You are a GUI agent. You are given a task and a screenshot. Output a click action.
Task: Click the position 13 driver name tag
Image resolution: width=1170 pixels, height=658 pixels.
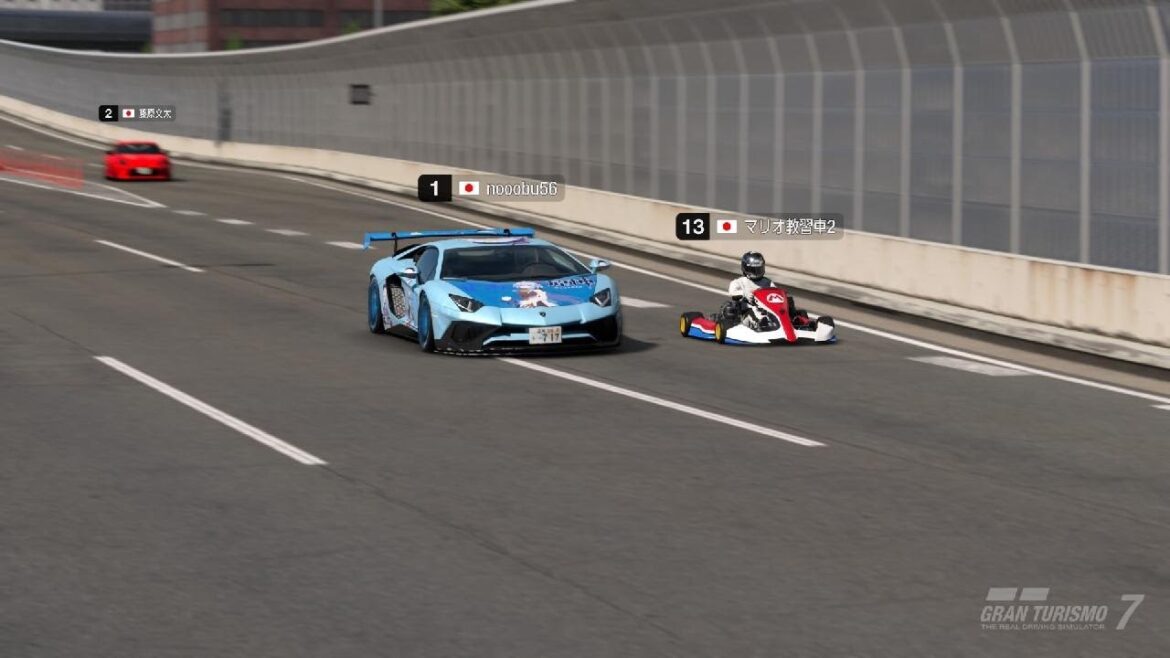pyautogui.click(x=759, y=226)
